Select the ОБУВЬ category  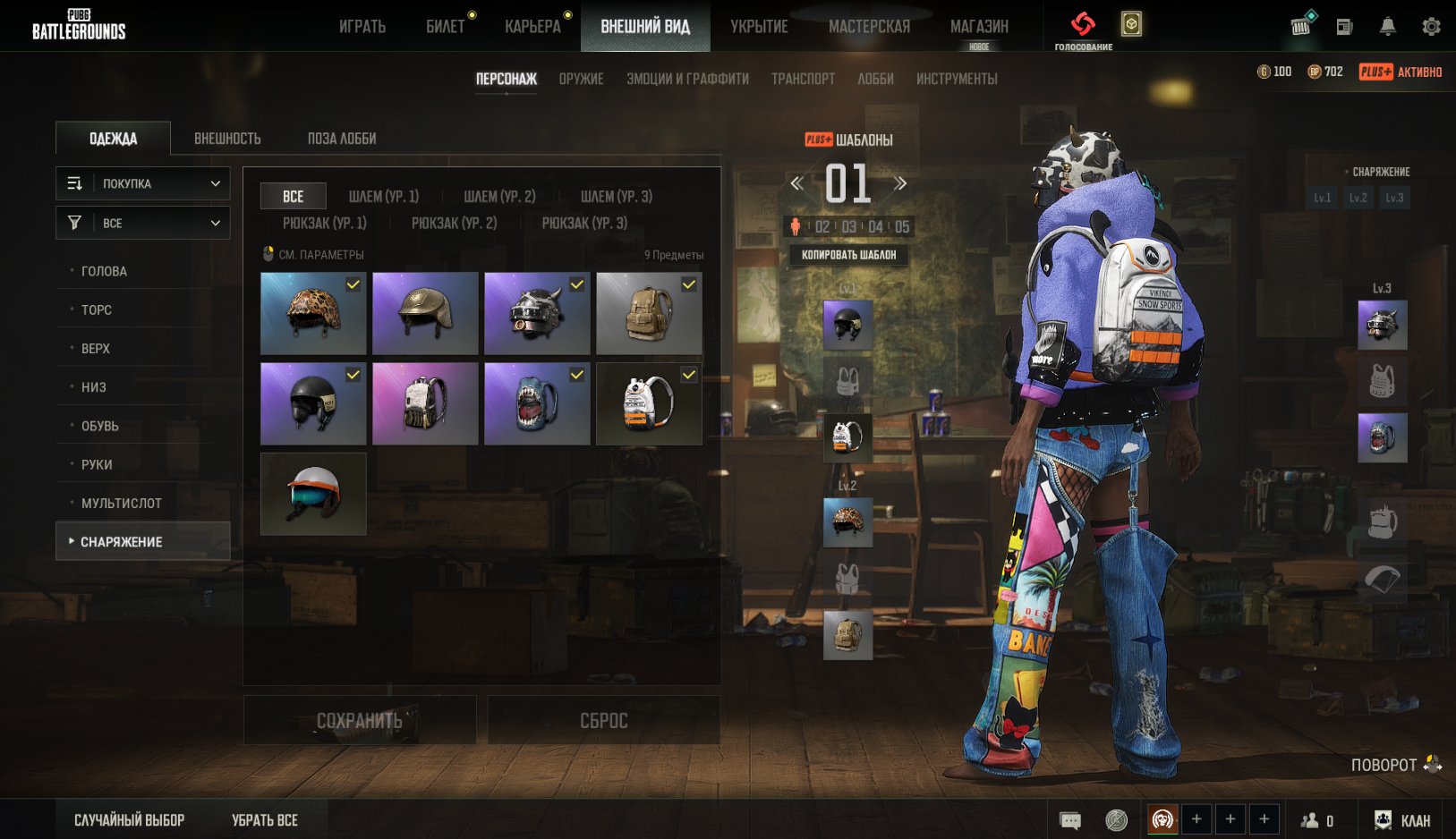click(99, 426)
